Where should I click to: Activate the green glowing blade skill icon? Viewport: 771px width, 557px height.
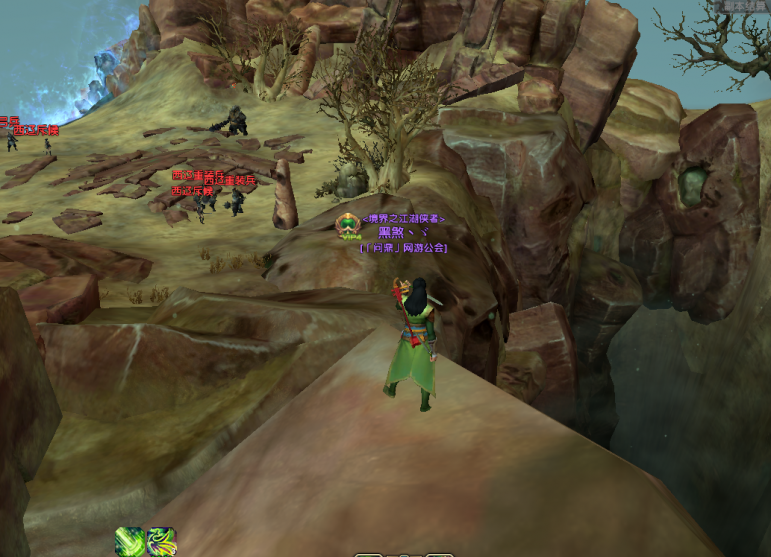(129, 541)
